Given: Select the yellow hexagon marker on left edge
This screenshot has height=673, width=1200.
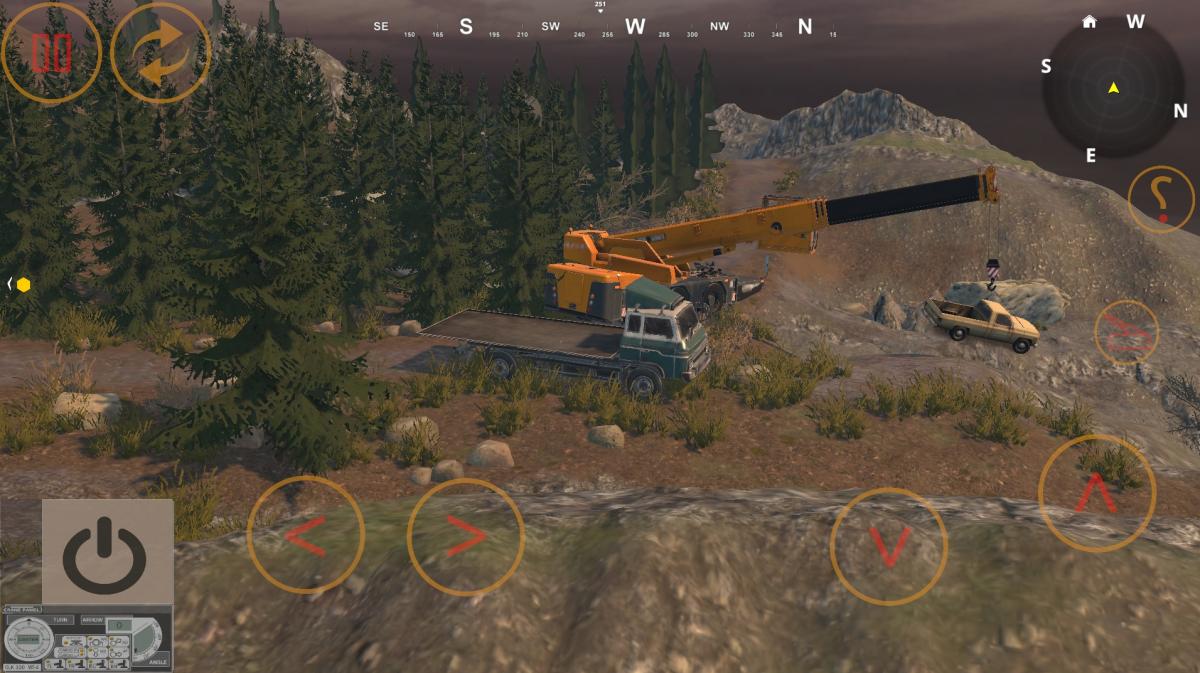Looking at the screenshot, I should click(23, 285).
